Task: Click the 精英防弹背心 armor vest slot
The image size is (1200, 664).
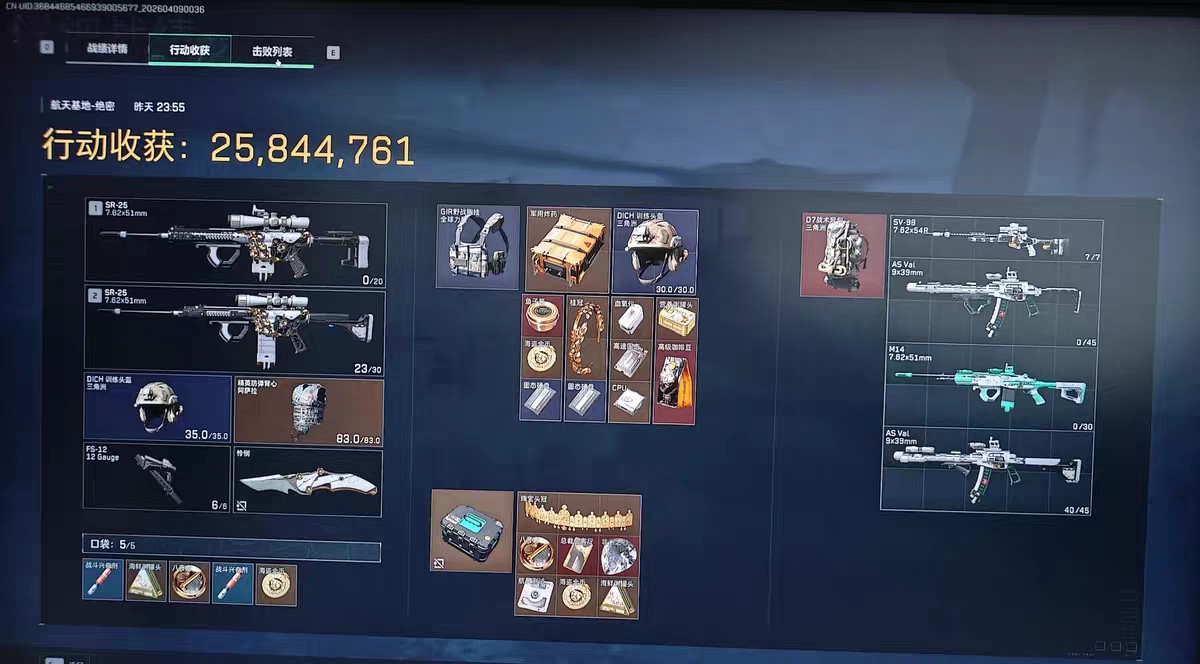Action: click(308, 410)
